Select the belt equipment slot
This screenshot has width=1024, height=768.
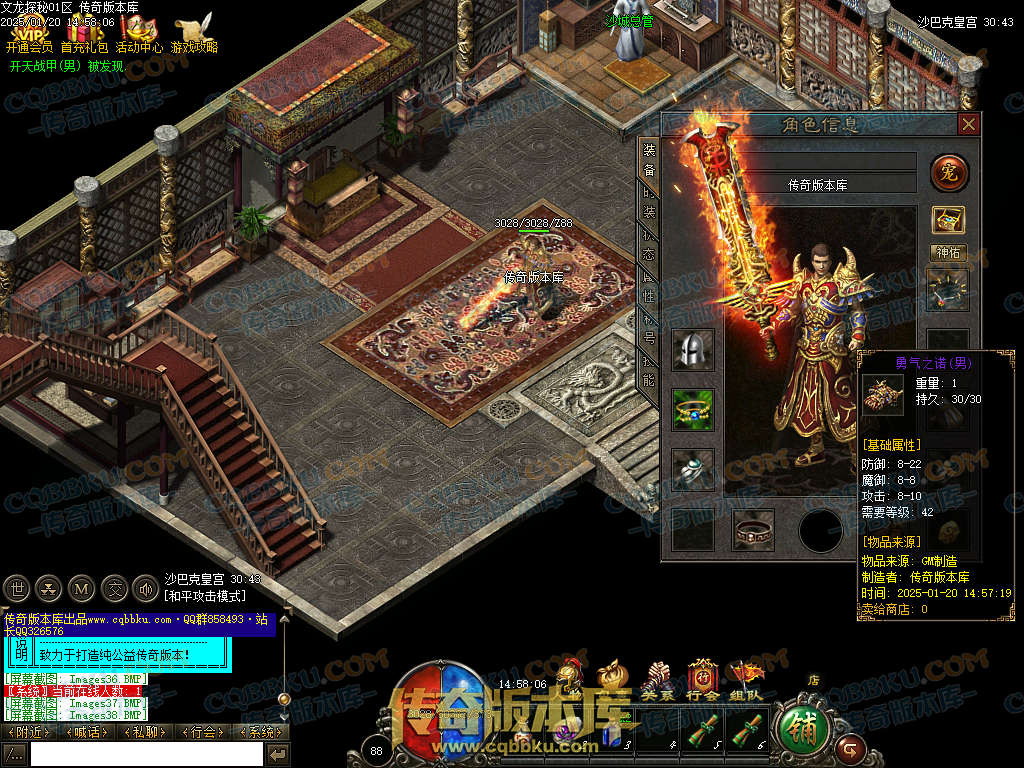753,529
